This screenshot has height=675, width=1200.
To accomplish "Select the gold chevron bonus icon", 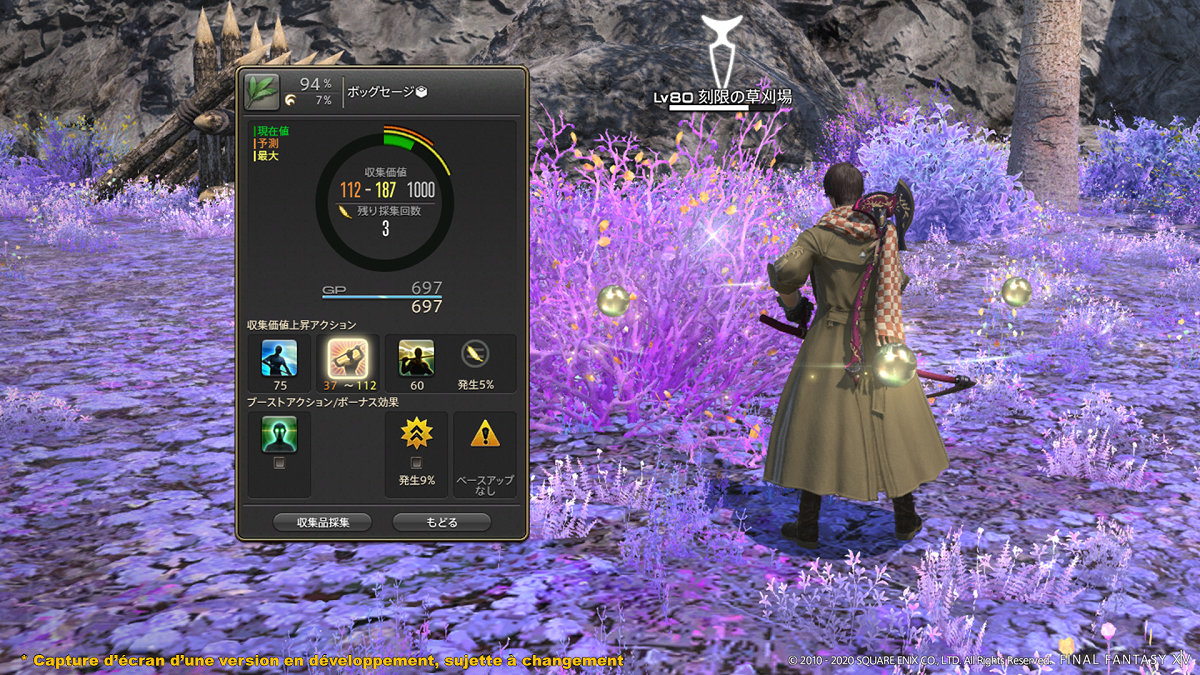I will [x=416, y=433].
